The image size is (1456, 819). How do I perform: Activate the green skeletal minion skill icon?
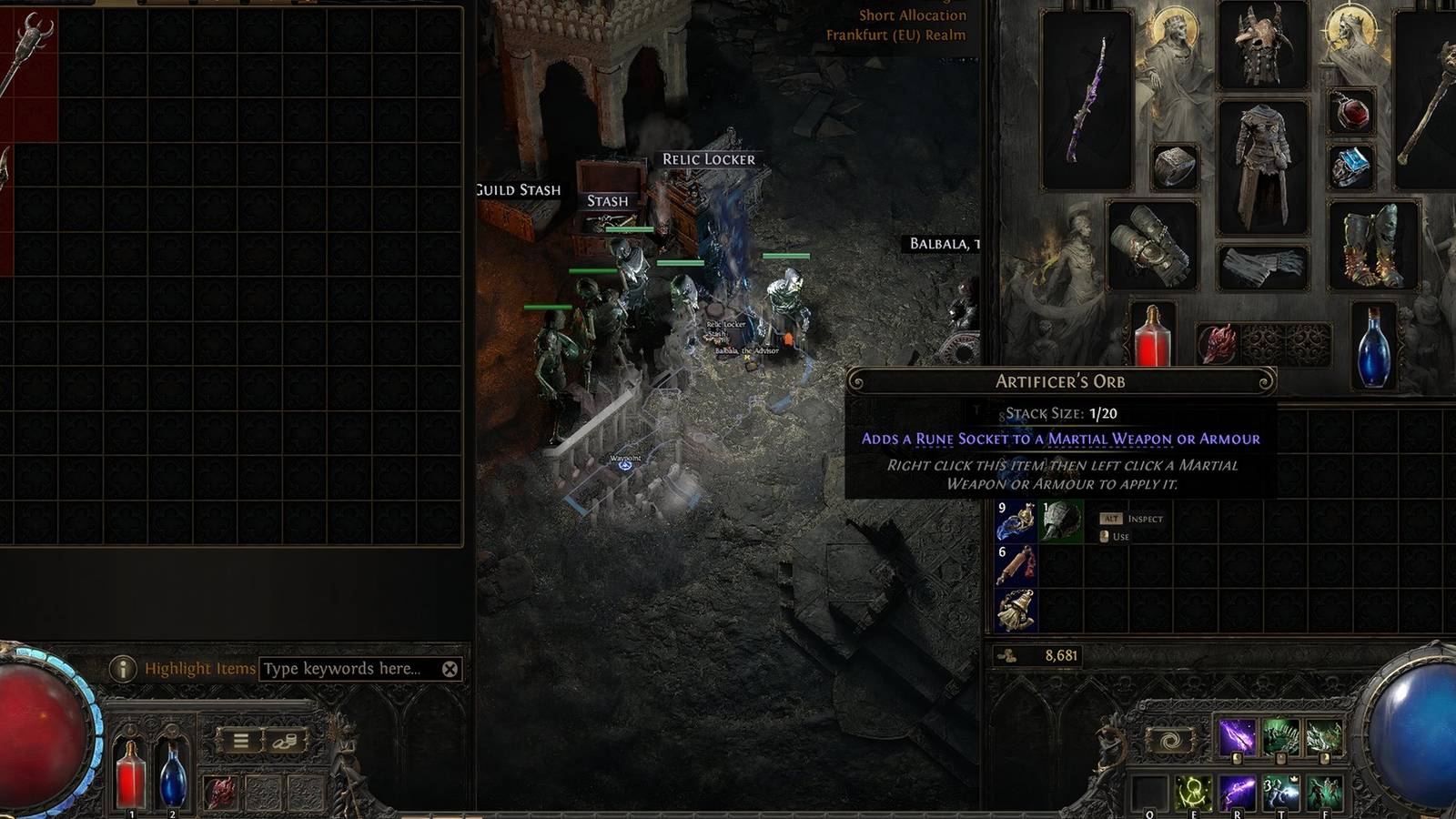coord(1281,735)
